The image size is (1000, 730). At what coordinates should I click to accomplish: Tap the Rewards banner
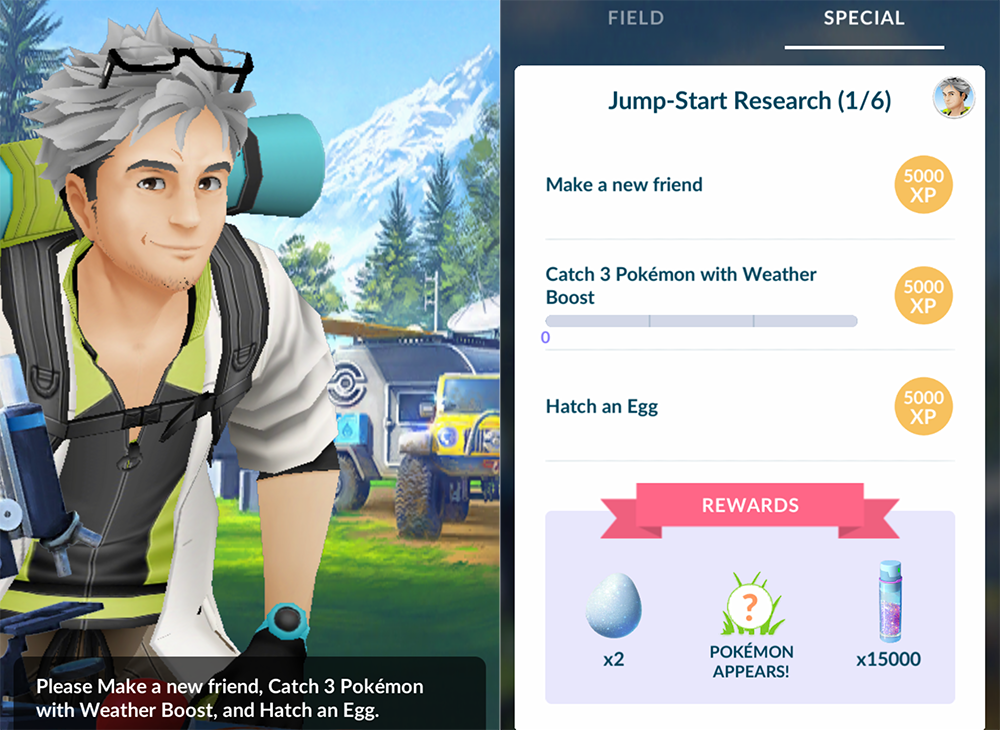[750, 505]
